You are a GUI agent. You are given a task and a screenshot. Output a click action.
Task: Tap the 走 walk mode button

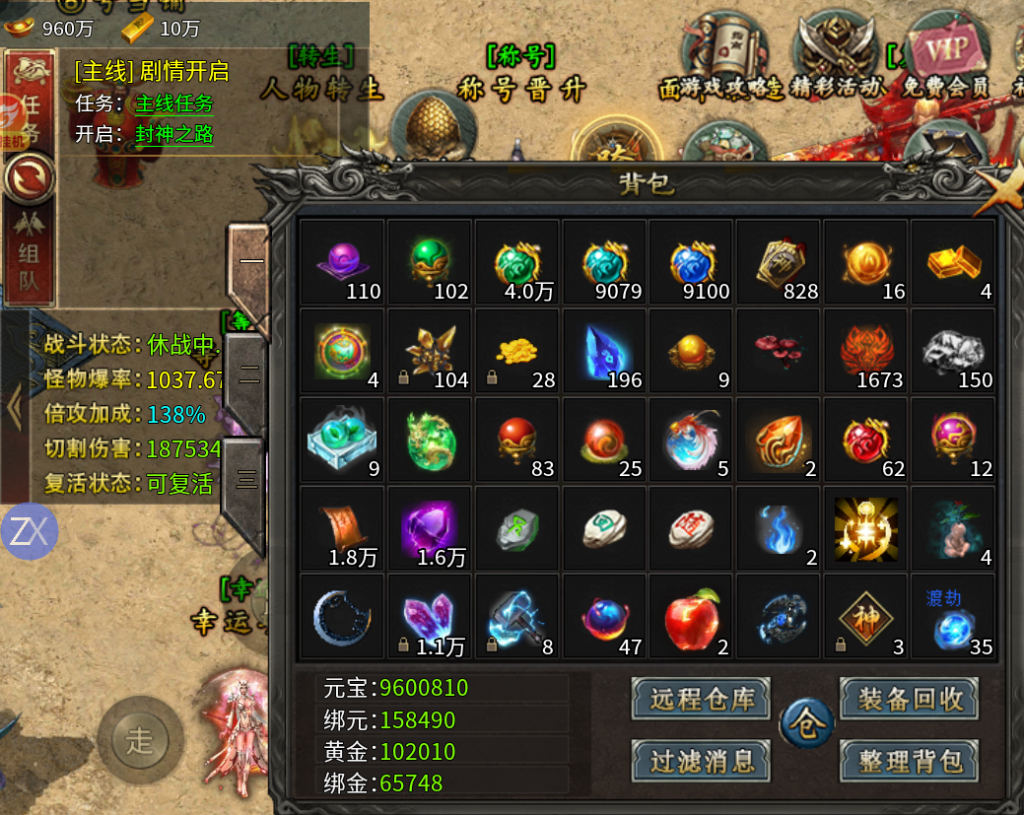[139, 741]
